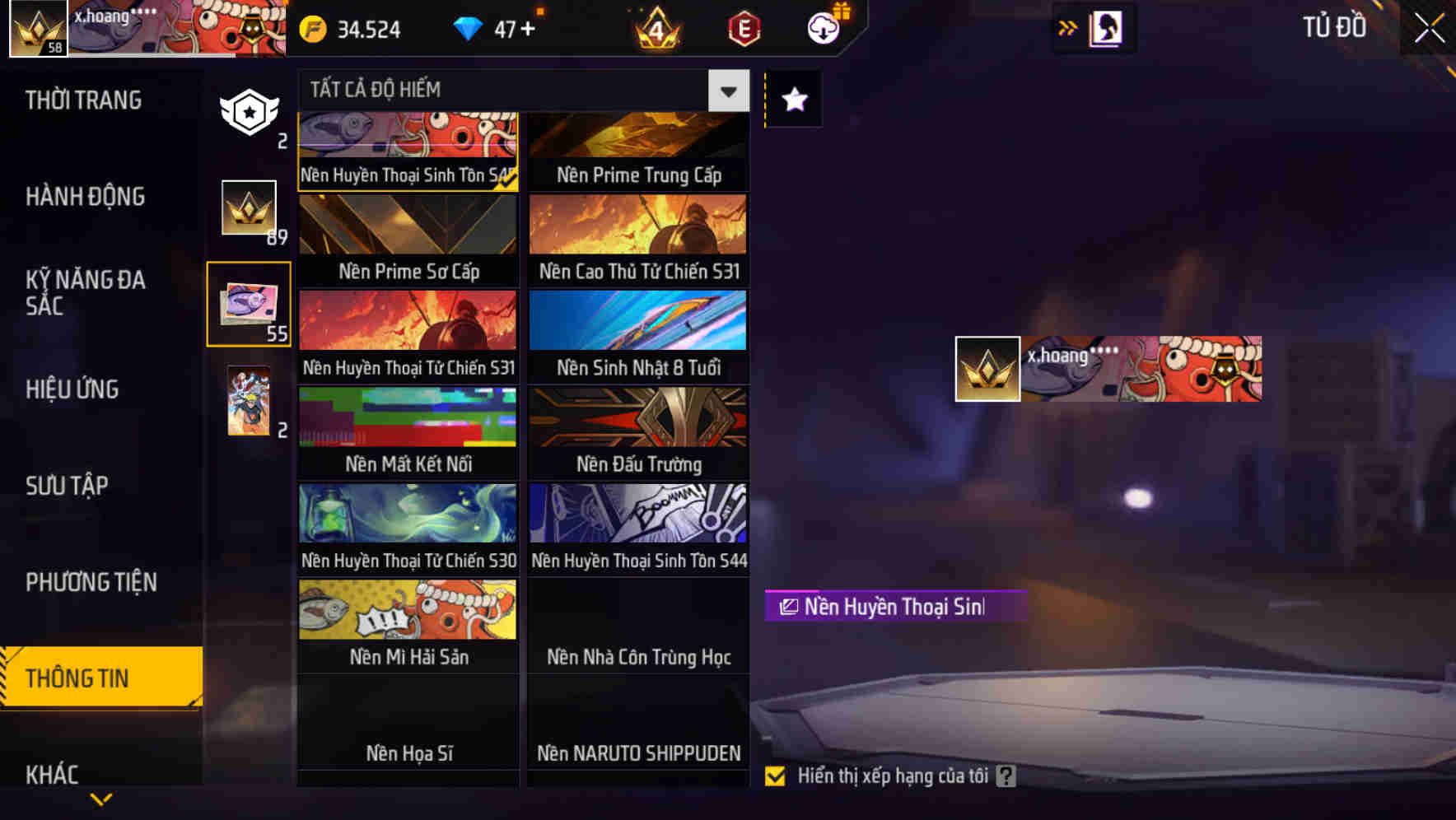This screenshot has width=1456, height=820.
Task: Select the rank crown icon showing level 4
Action: coord(656,30)
